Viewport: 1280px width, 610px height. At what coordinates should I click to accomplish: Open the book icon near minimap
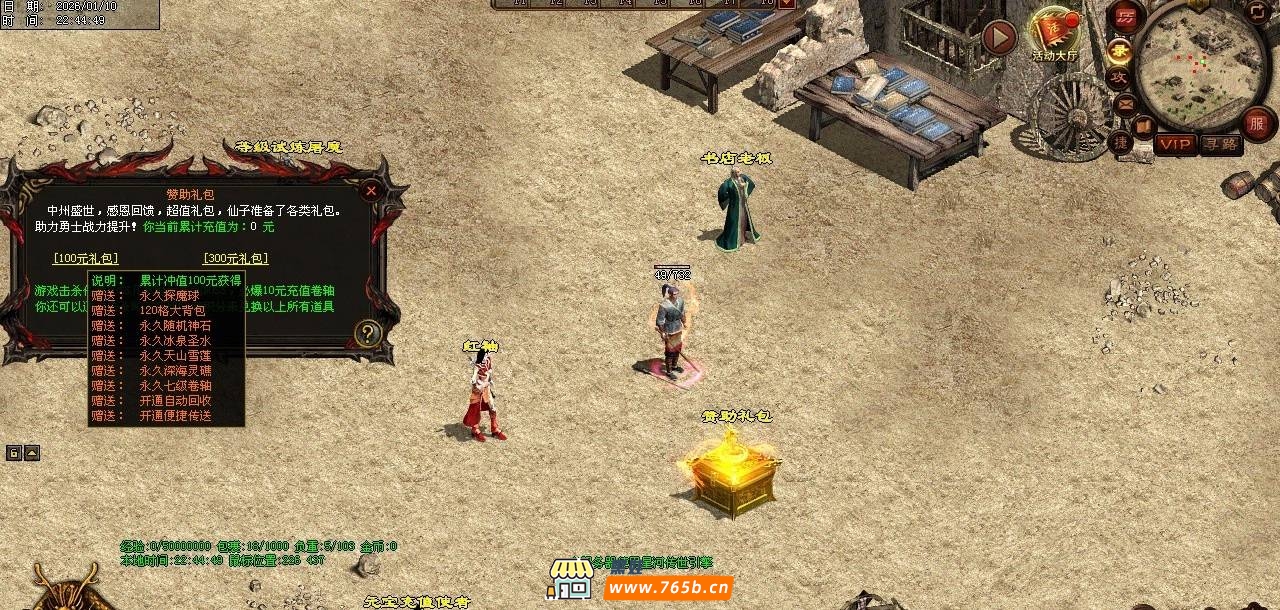(1143, 125)
